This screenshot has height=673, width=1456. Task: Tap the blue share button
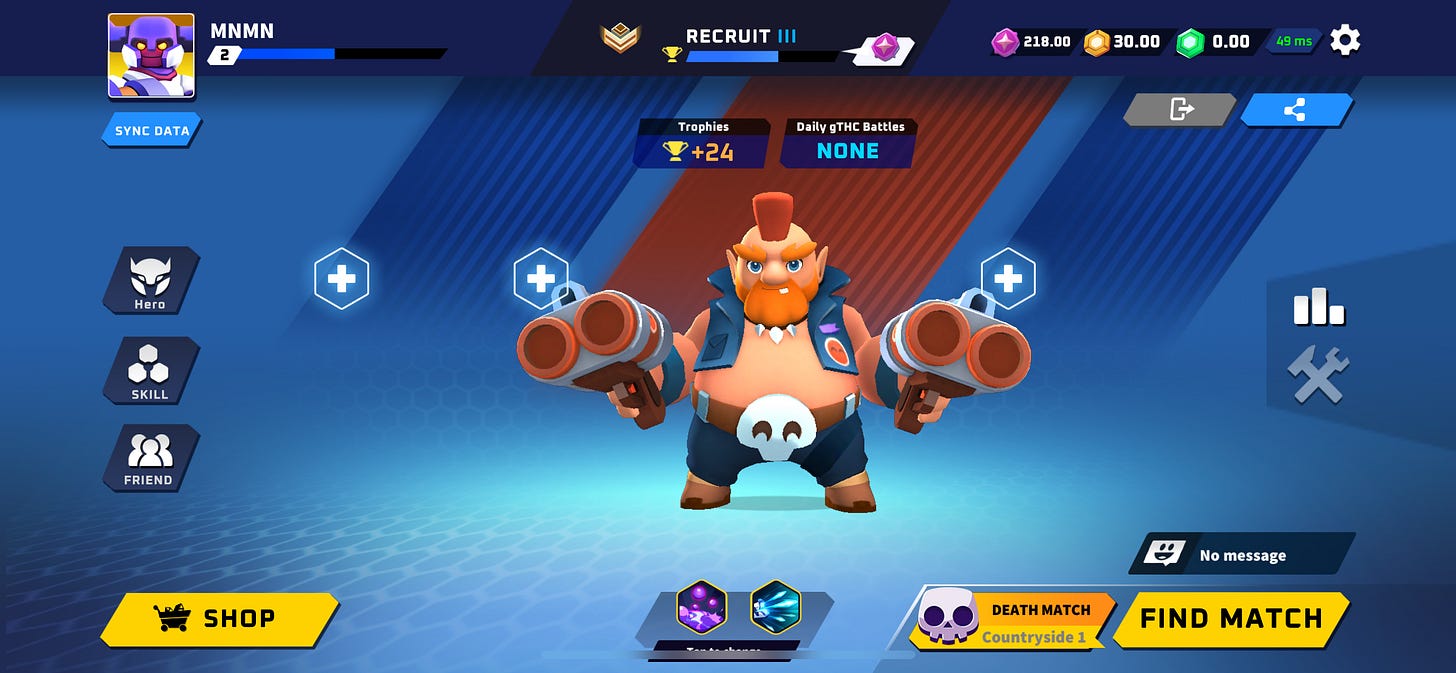(x=1295, y=110)
